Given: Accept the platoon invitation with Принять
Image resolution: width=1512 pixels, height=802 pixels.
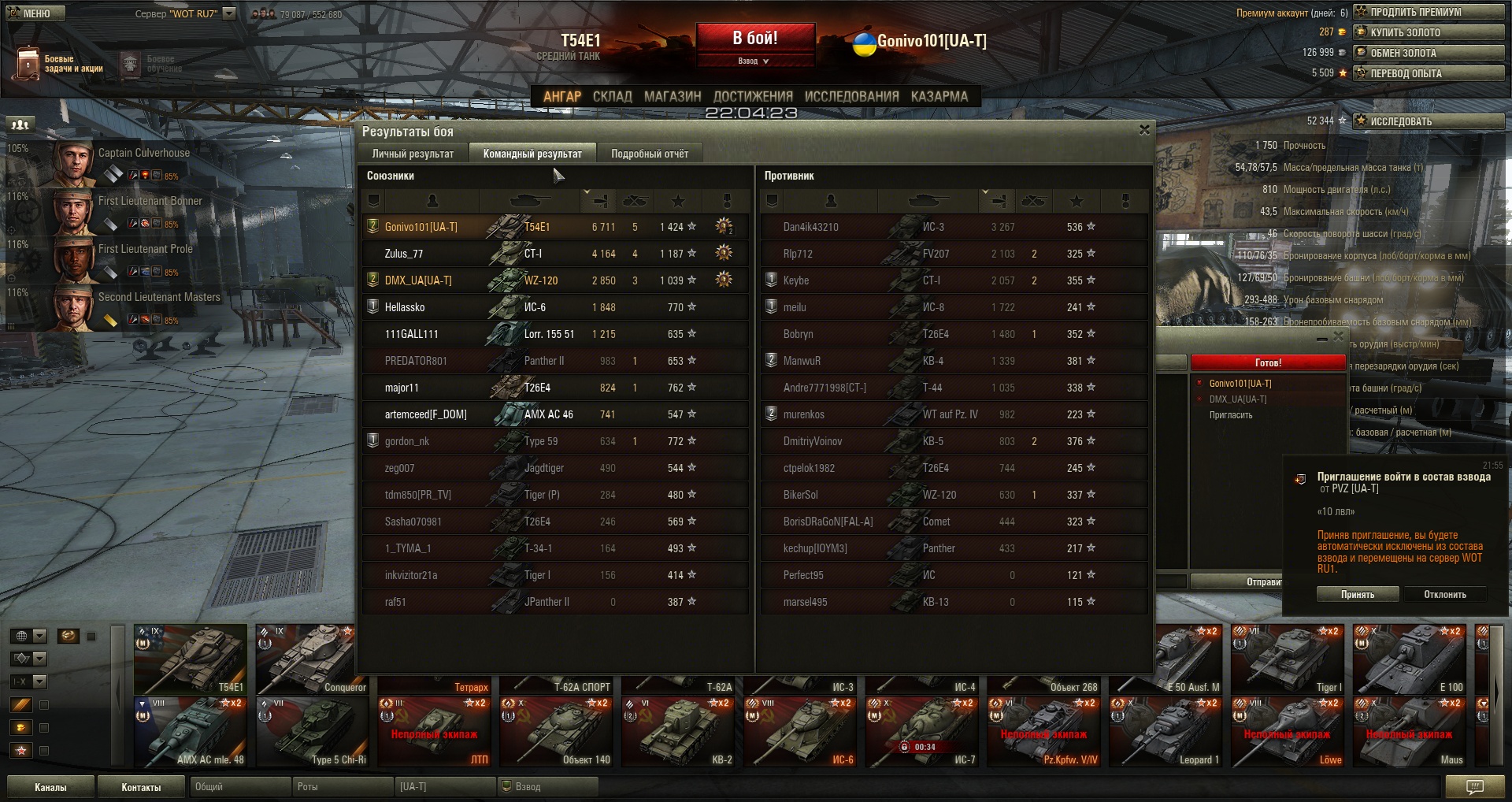Looking at the screenshot, I should pos(1357,595).
